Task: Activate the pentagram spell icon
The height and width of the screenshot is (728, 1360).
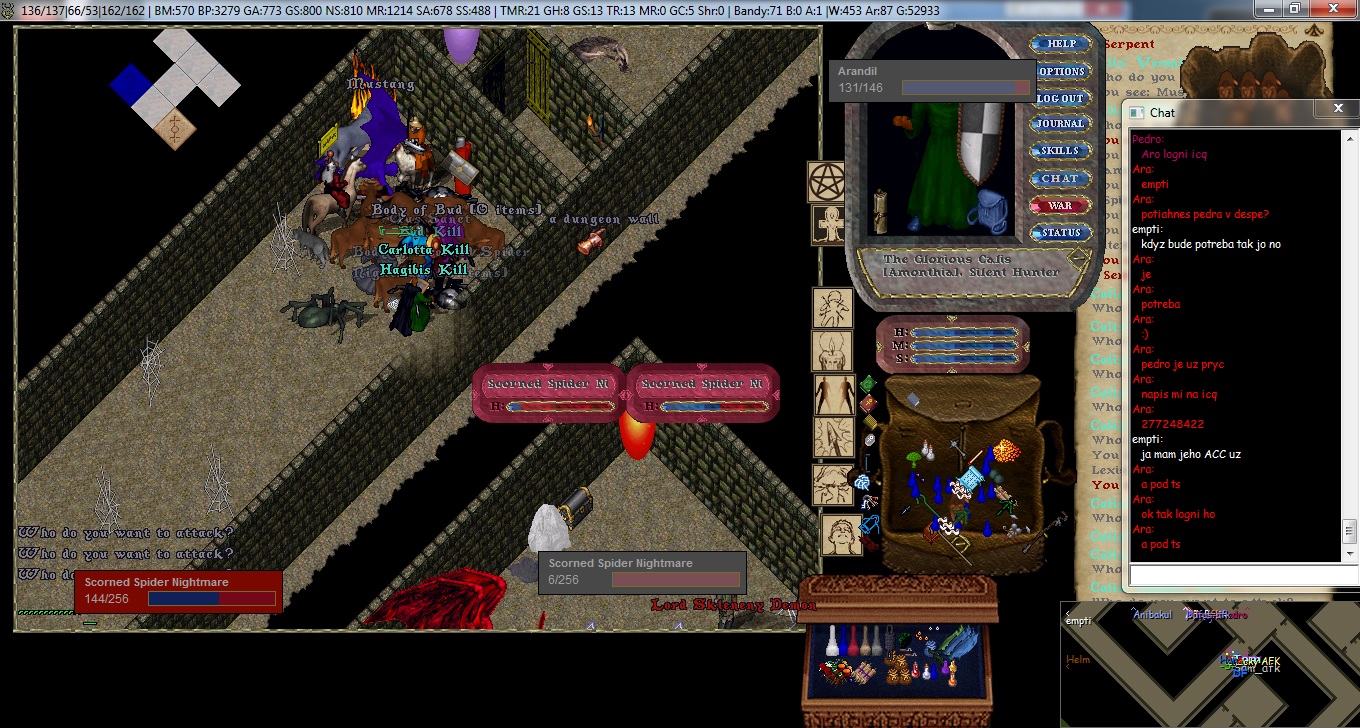Action: pyautogui.click(x=827, y=182)
